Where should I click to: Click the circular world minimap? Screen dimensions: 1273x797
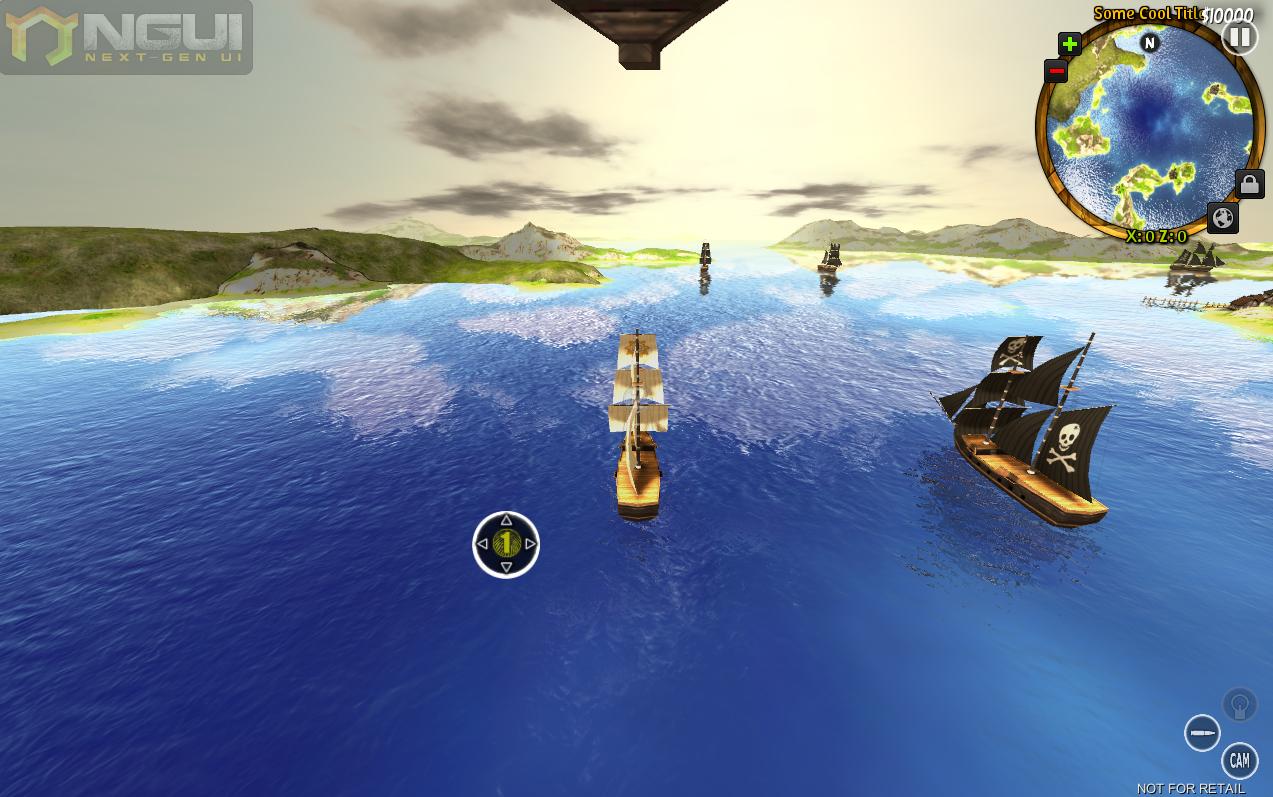coord(1149,130)
